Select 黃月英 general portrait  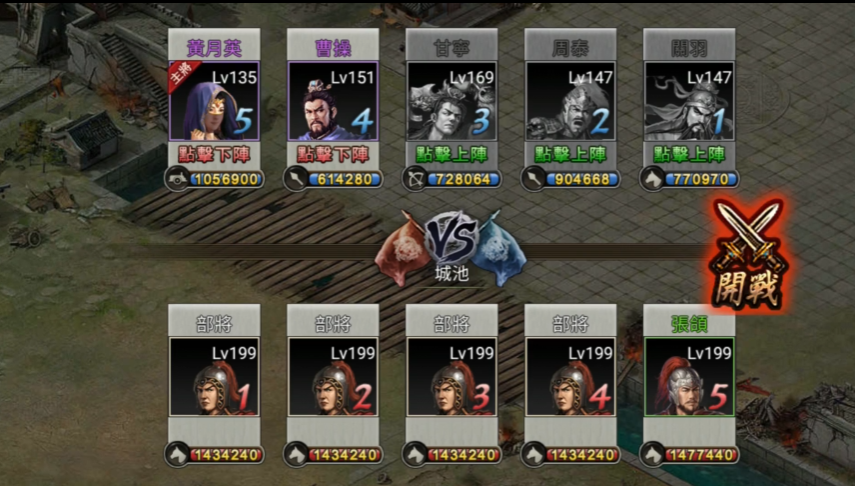click(215, 101)
